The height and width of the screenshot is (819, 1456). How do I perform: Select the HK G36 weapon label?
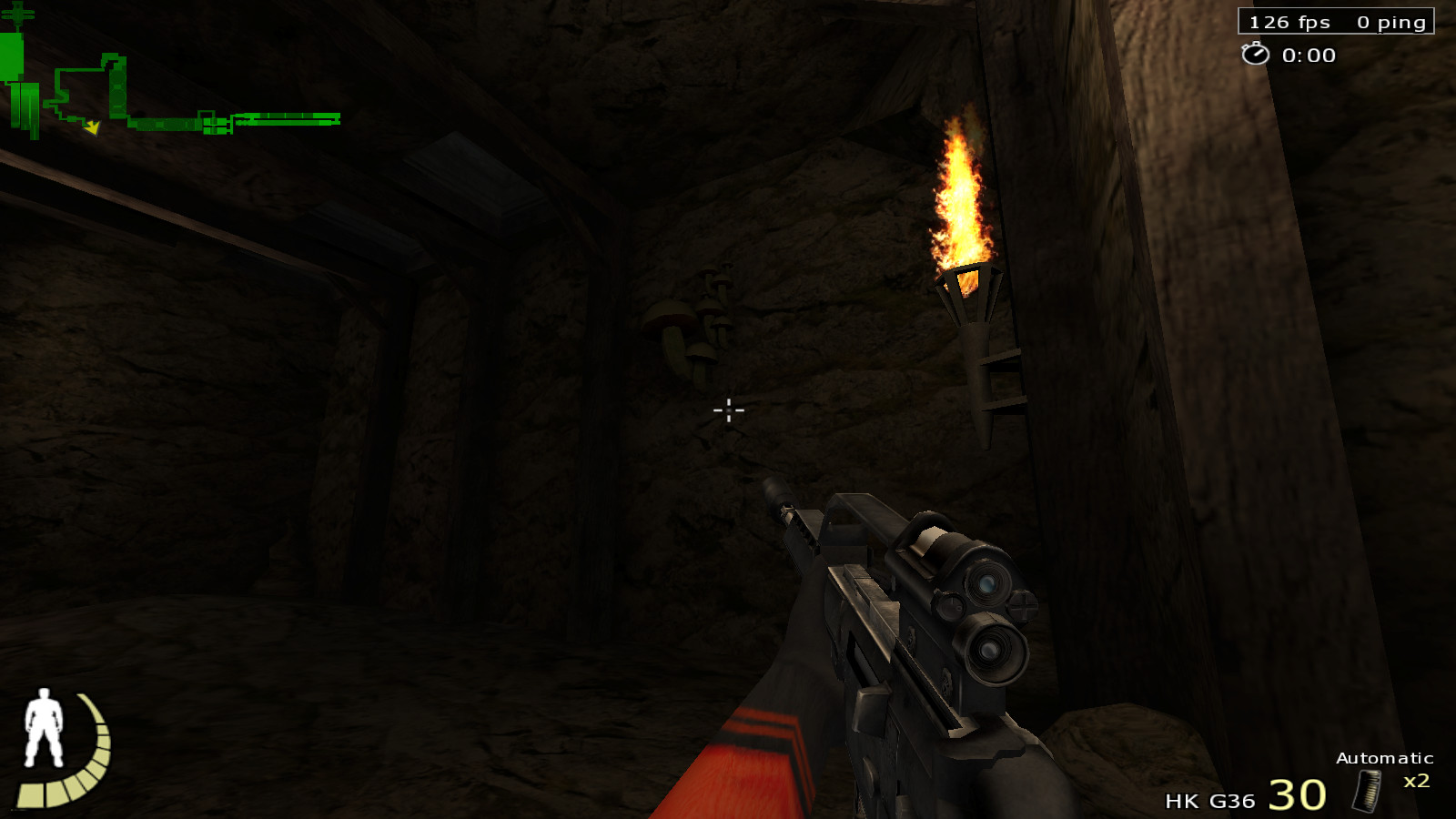(1209, 801)
